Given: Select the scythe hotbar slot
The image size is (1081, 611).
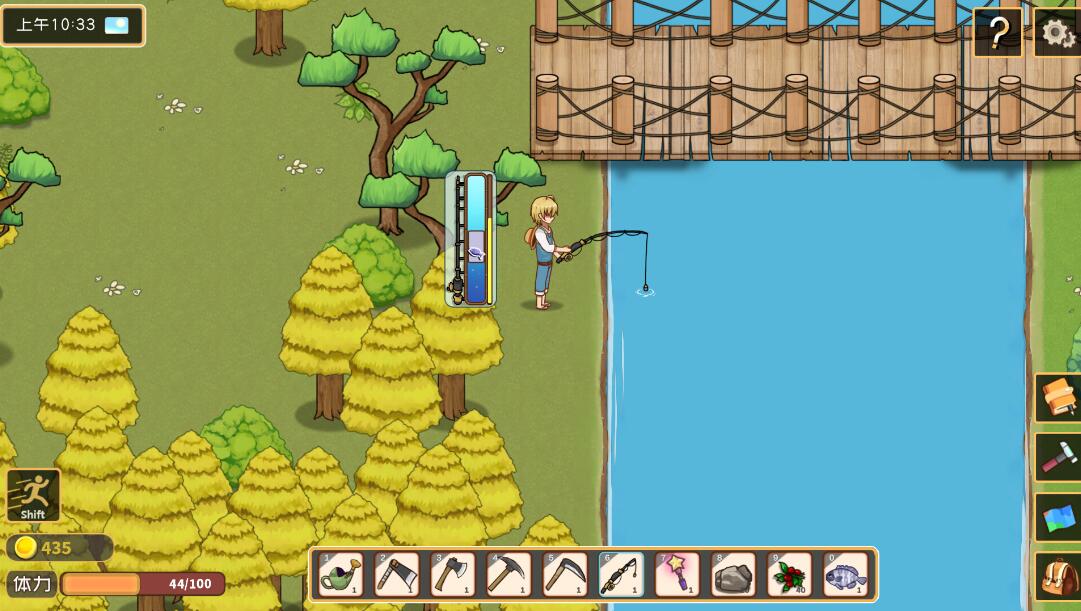Looking at the screenshot, I should (565, 574).
